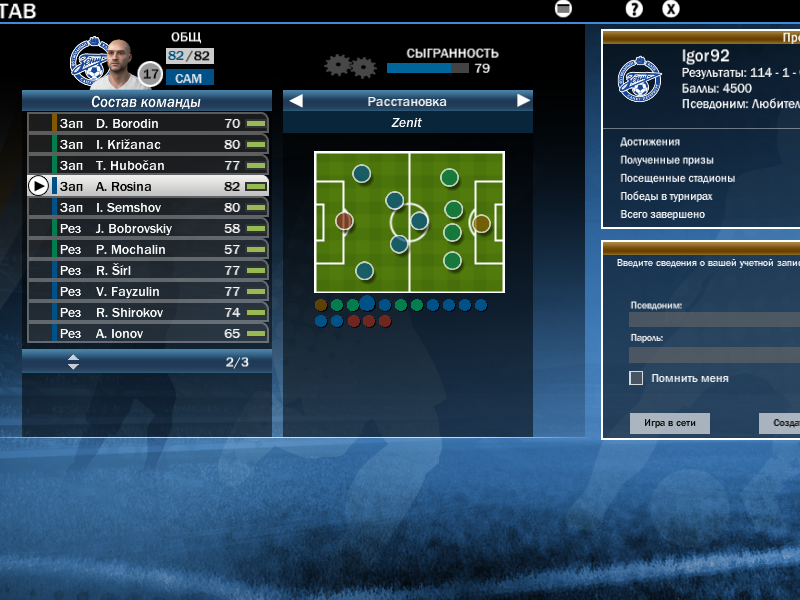Toggle the Помнить меня checkbox

636,378
